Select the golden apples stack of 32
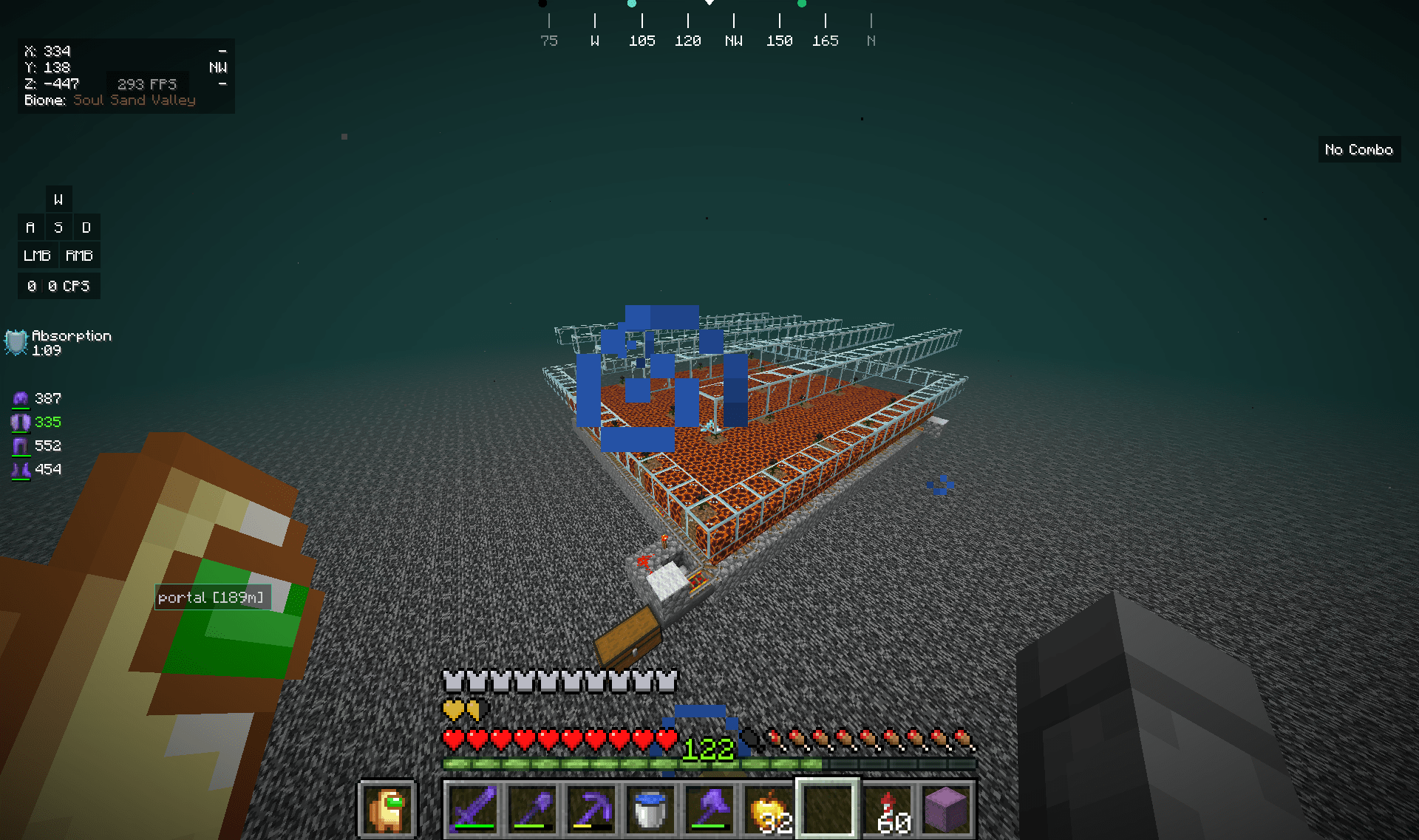Viewport: 1419px width, 840px height. (768, 807)
